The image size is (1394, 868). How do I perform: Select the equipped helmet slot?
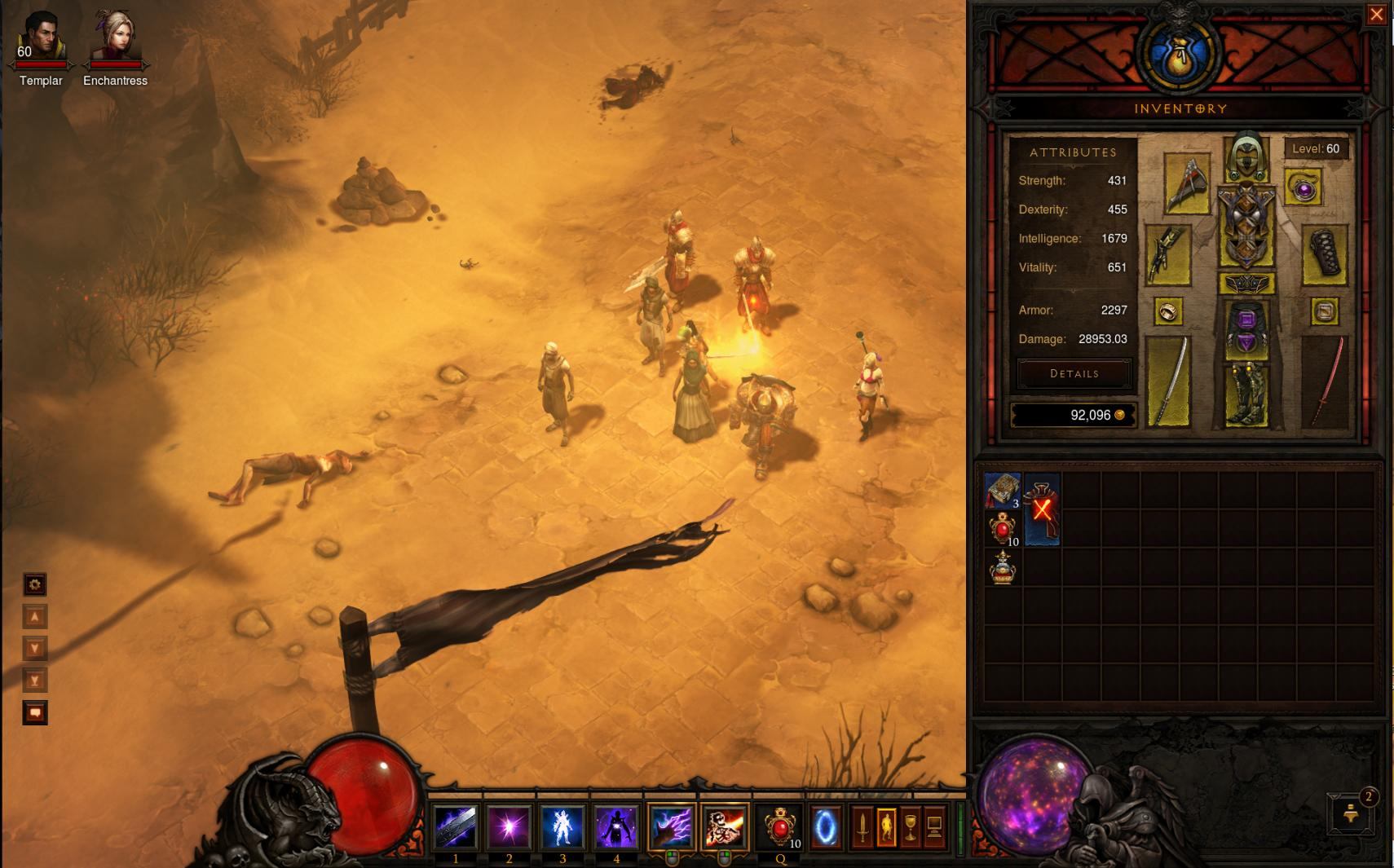pos(1246,157)
